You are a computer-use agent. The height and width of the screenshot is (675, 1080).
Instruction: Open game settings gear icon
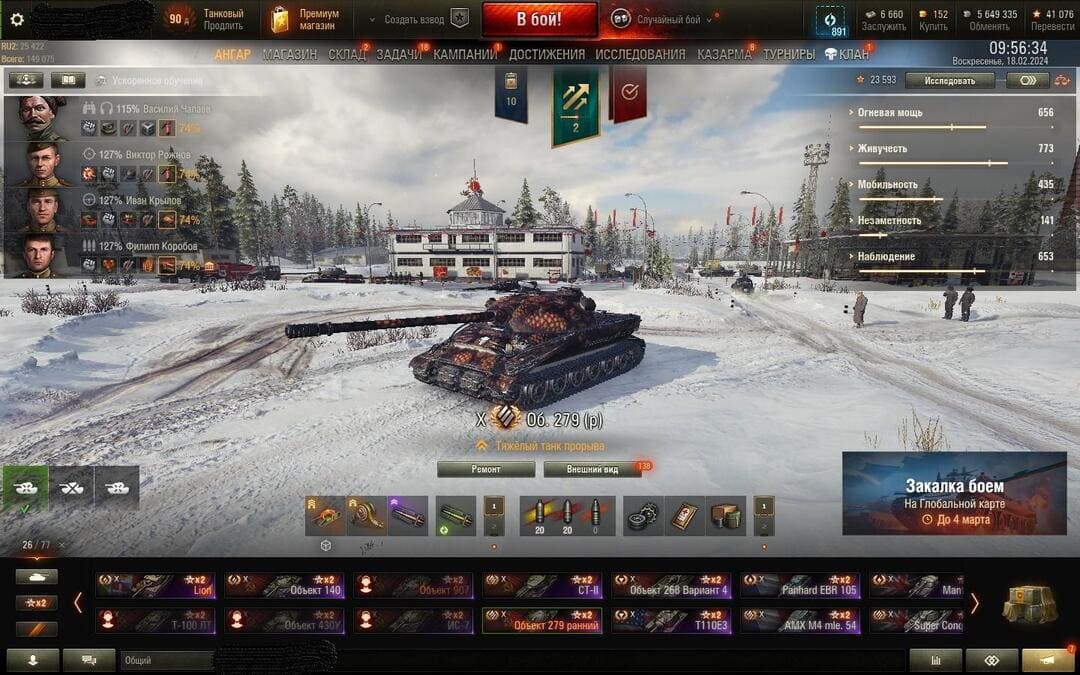click(x=16, y=19)
